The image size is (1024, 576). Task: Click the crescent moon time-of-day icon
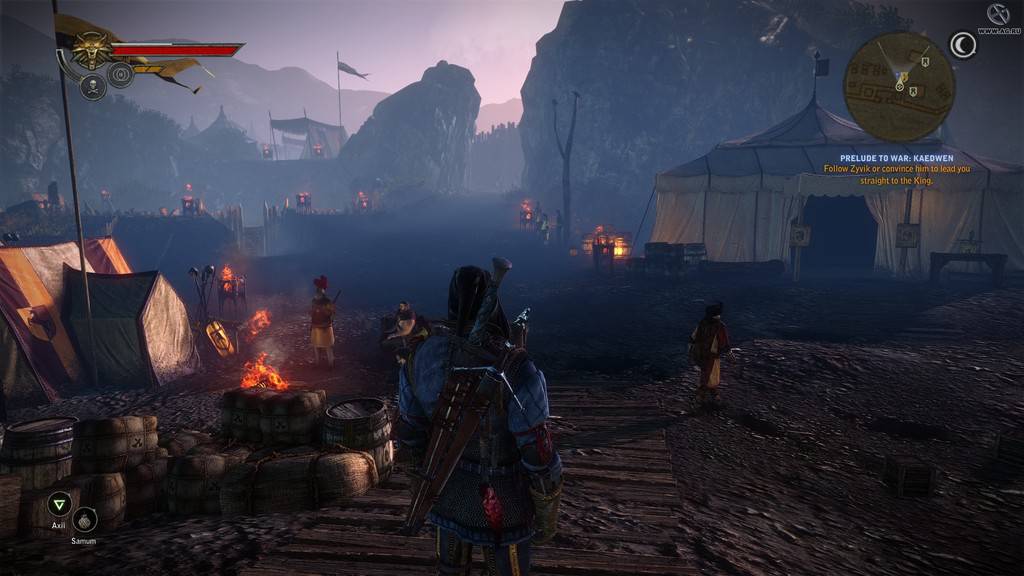(x=963, y=45)
